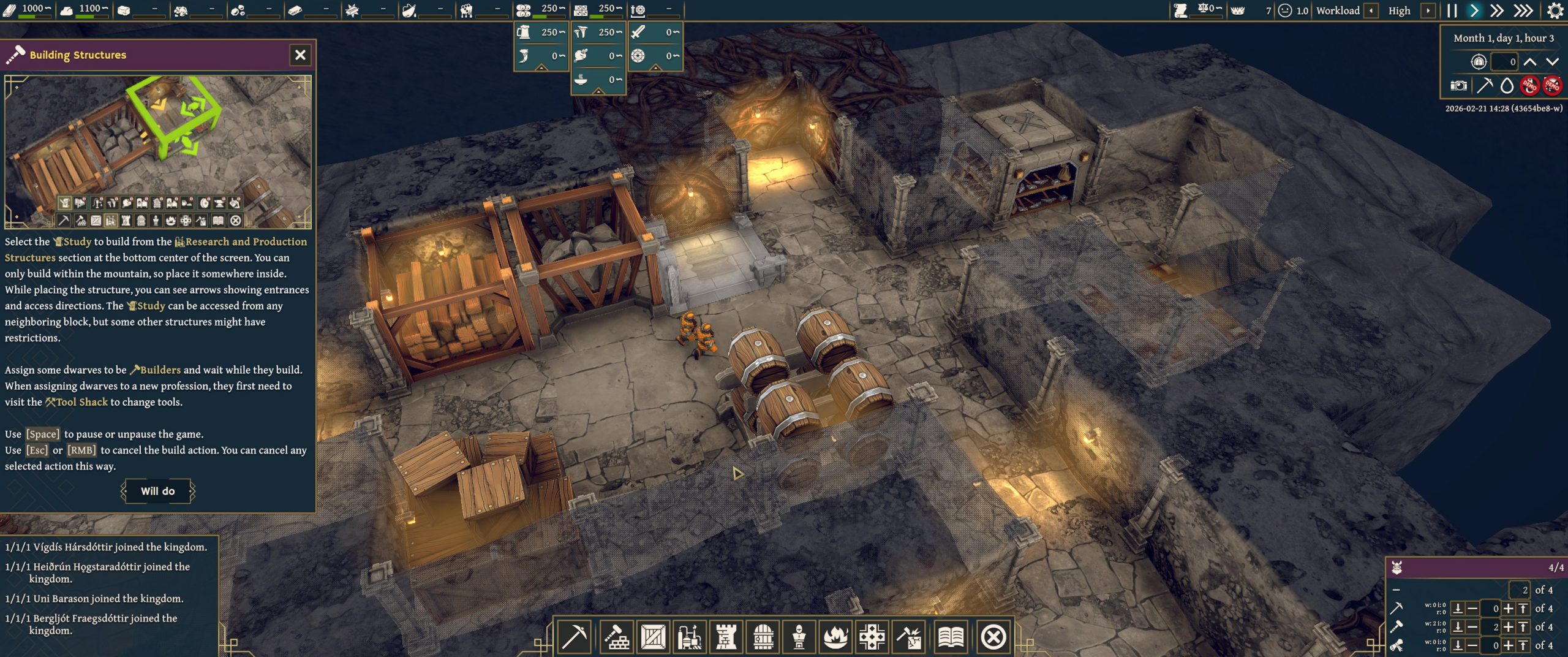Open the gear settings menu

pos(1555,10)
